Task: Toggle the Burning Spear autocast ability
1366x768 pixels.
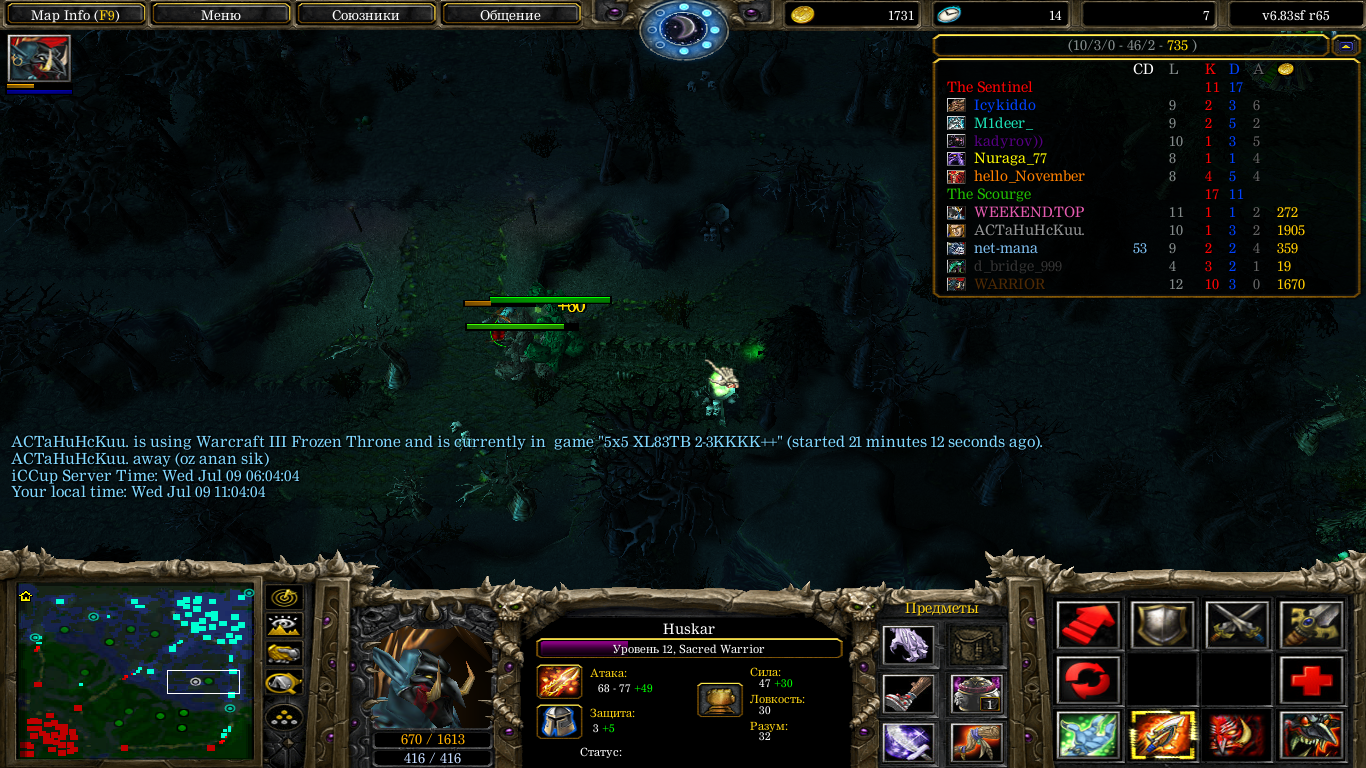Action: (x=1163, y=735)
